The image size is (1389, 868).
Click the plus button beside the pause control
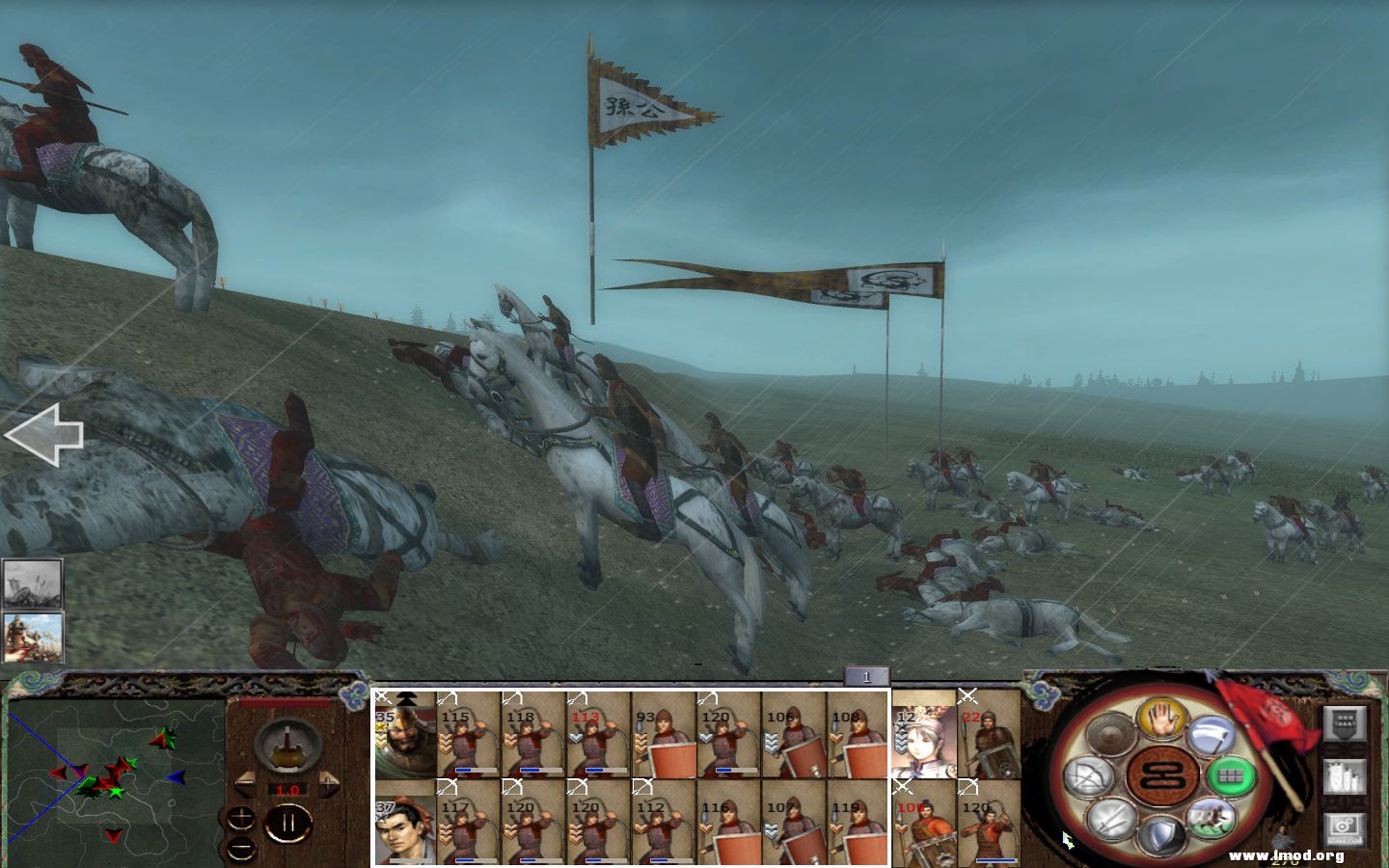coord(240,818)
